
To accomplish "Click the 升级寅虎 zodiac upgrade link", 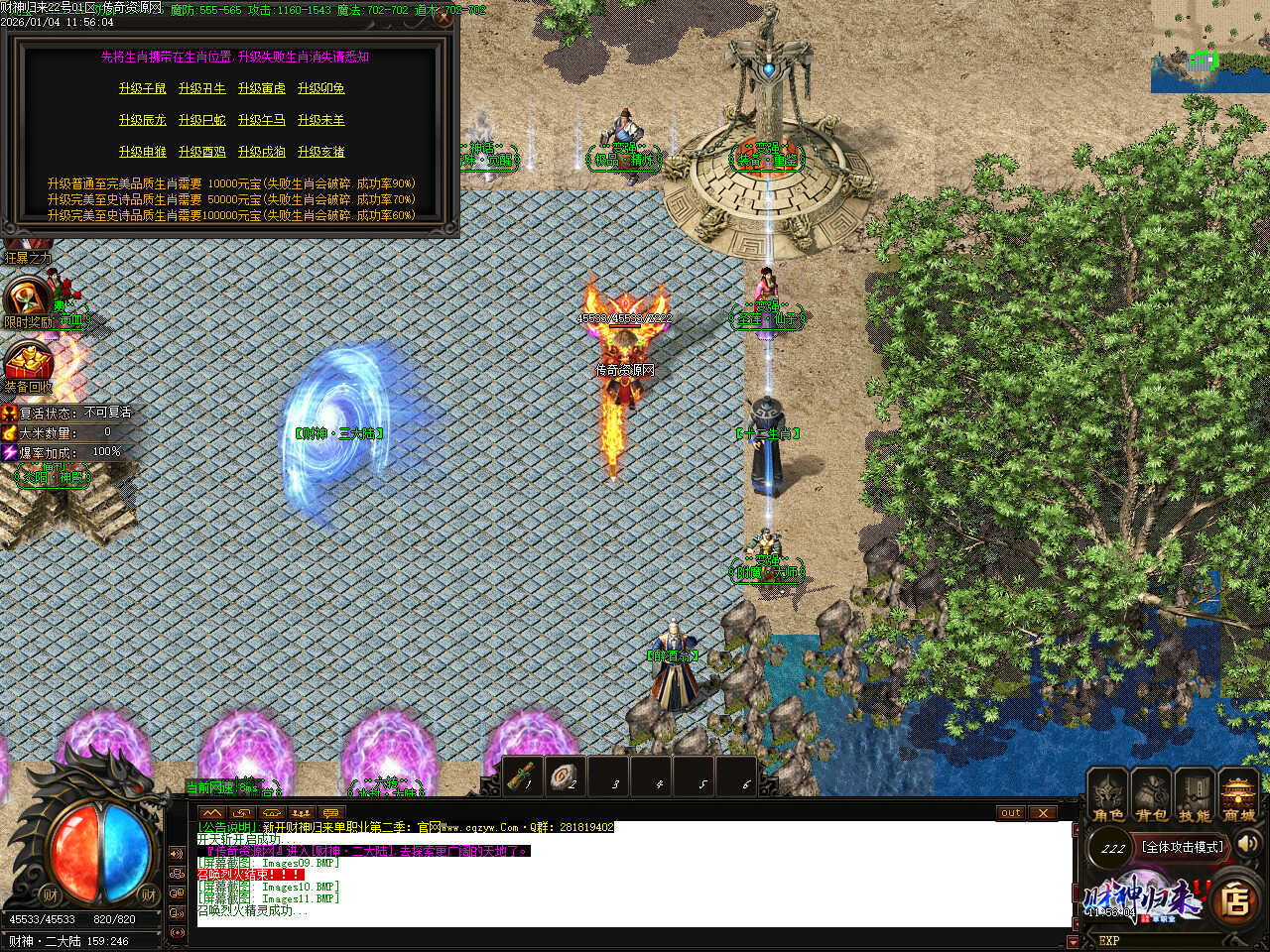I will point(262,89).
